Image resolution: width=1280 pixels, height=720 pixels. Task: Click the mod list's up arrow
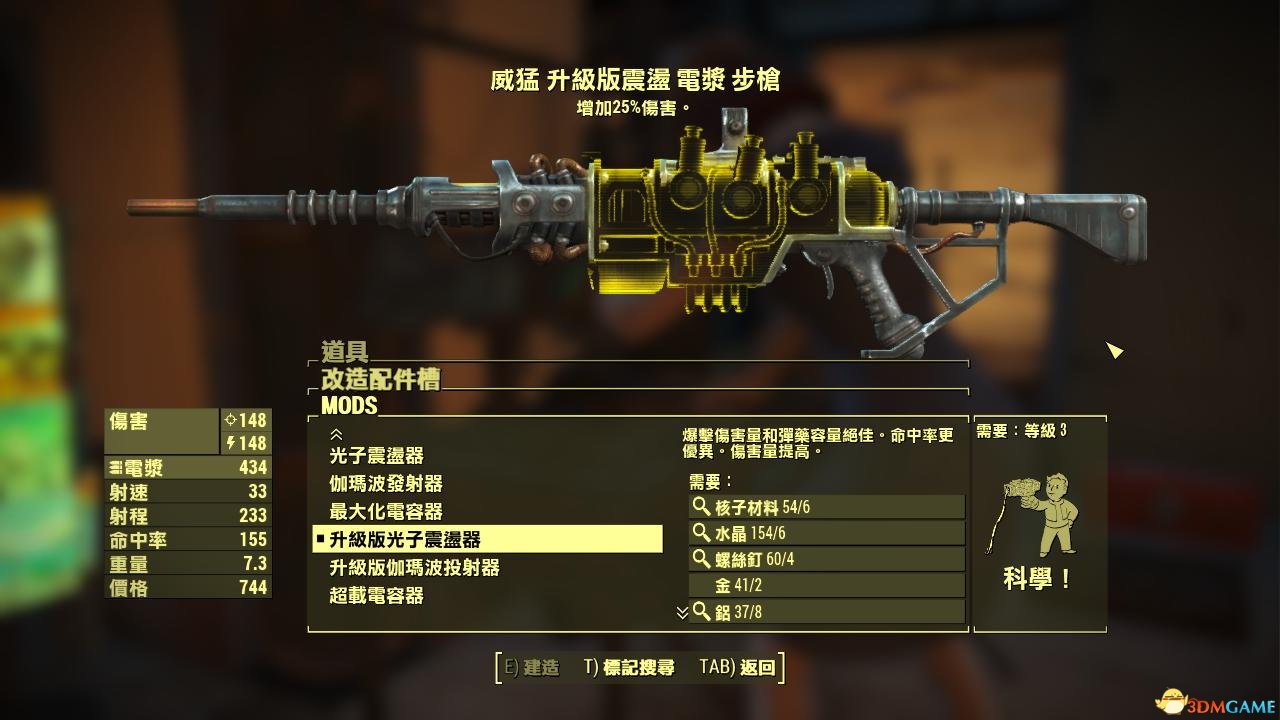pos(336,435)
